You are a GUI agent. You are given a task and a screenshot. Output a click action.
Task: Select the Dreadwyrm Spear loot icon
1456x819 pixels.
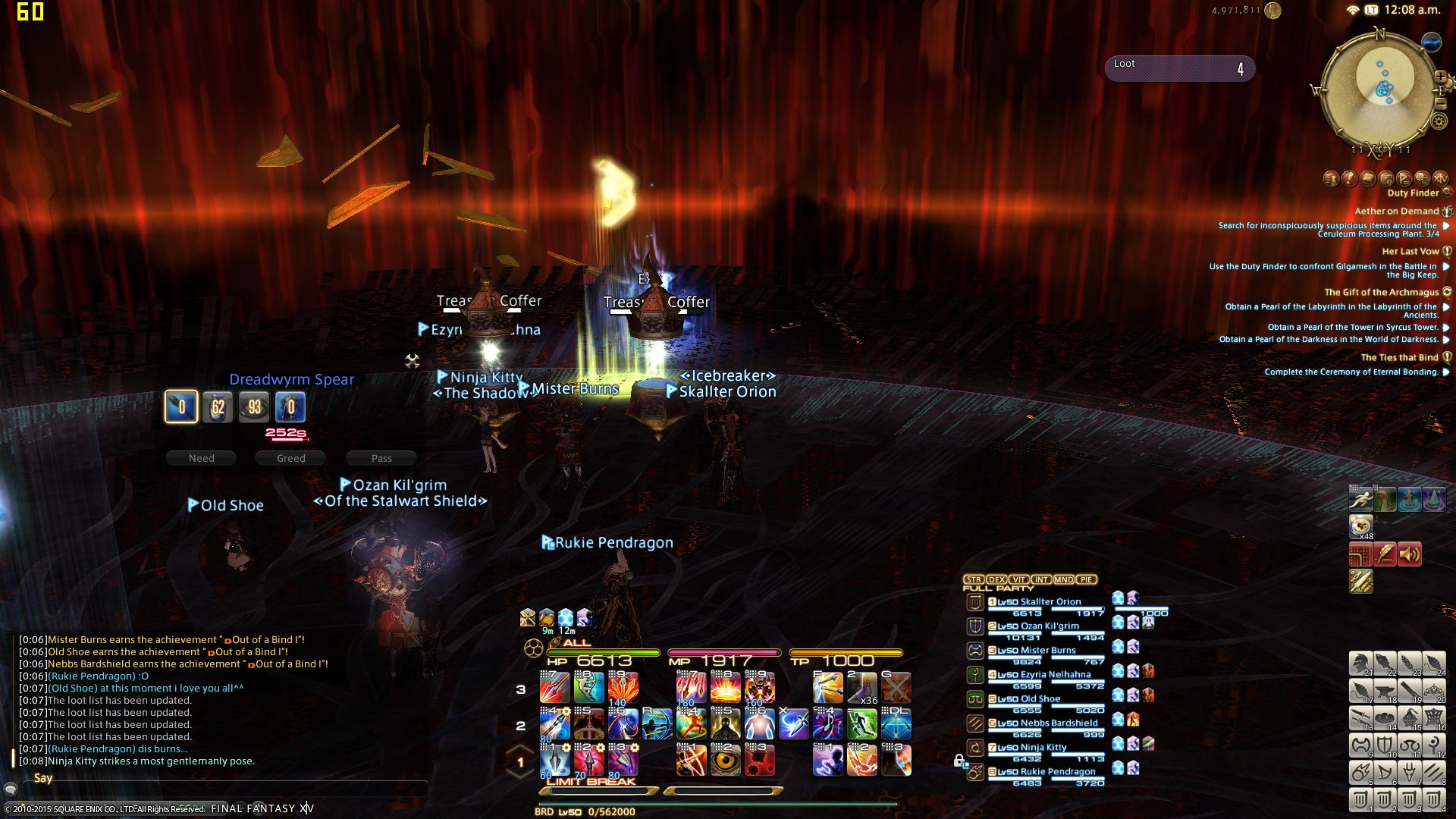pyautogui.click(x=181, y=407)
